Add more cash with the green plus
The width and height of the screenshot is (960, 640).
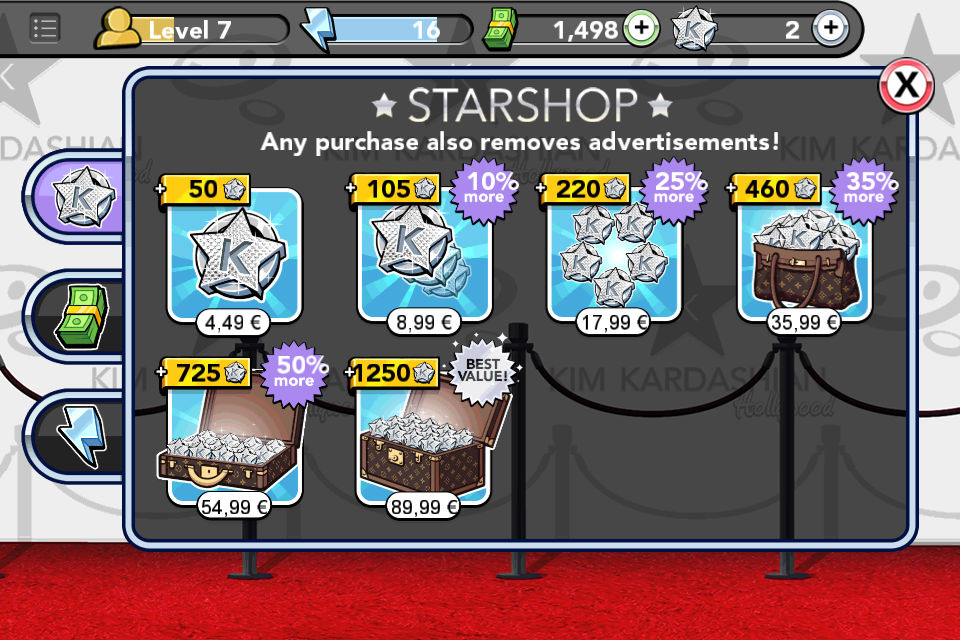coord(641,29)
